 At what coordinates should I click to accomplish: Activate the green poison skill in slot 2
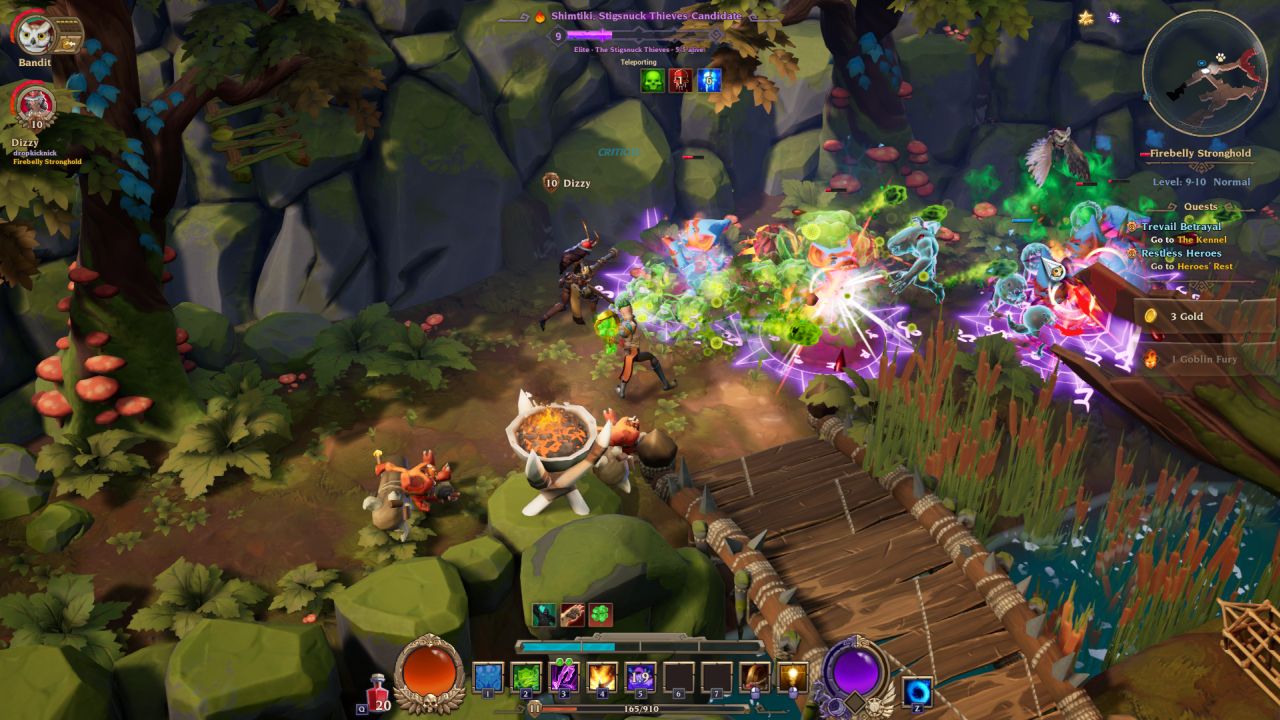coord(526,677)
